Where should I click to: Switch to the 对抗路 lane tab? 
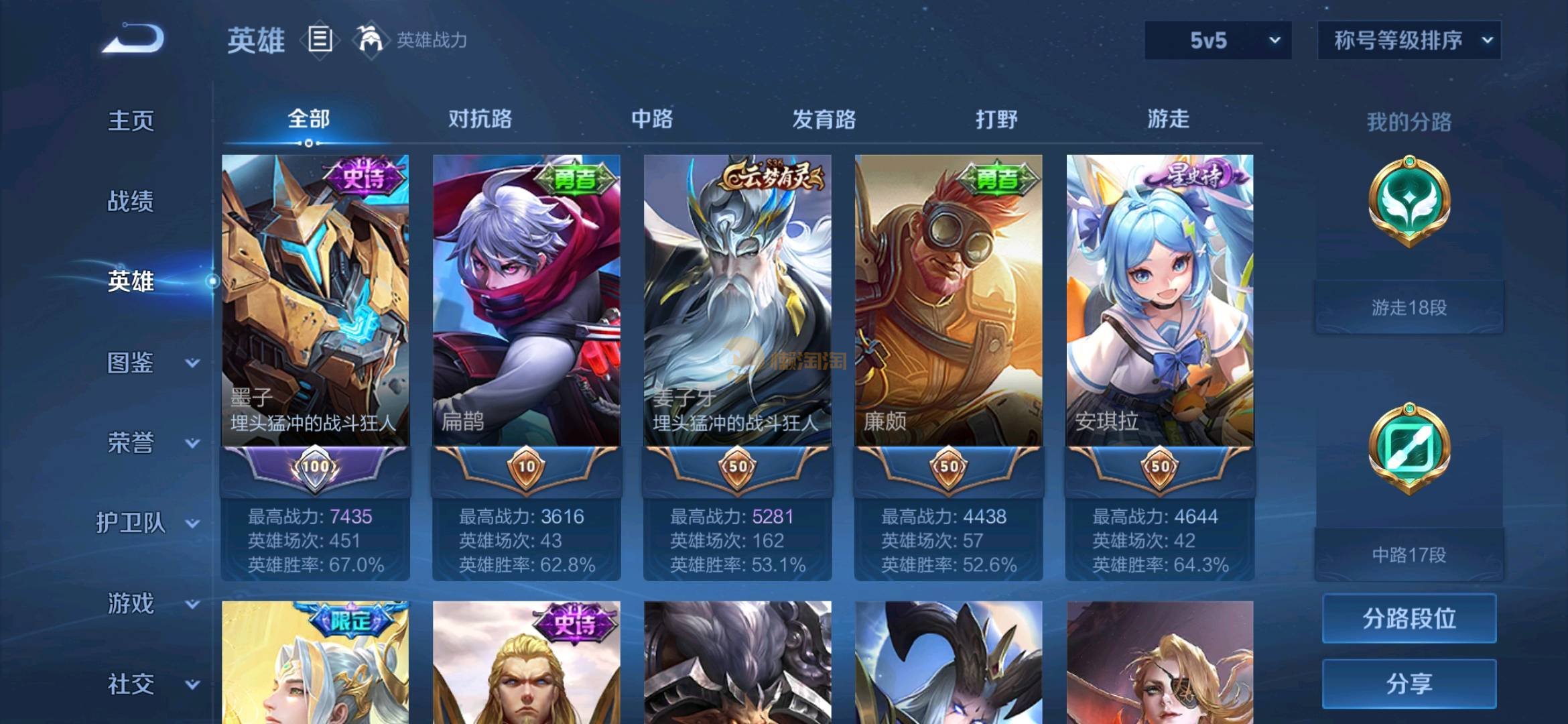(480, 119)
